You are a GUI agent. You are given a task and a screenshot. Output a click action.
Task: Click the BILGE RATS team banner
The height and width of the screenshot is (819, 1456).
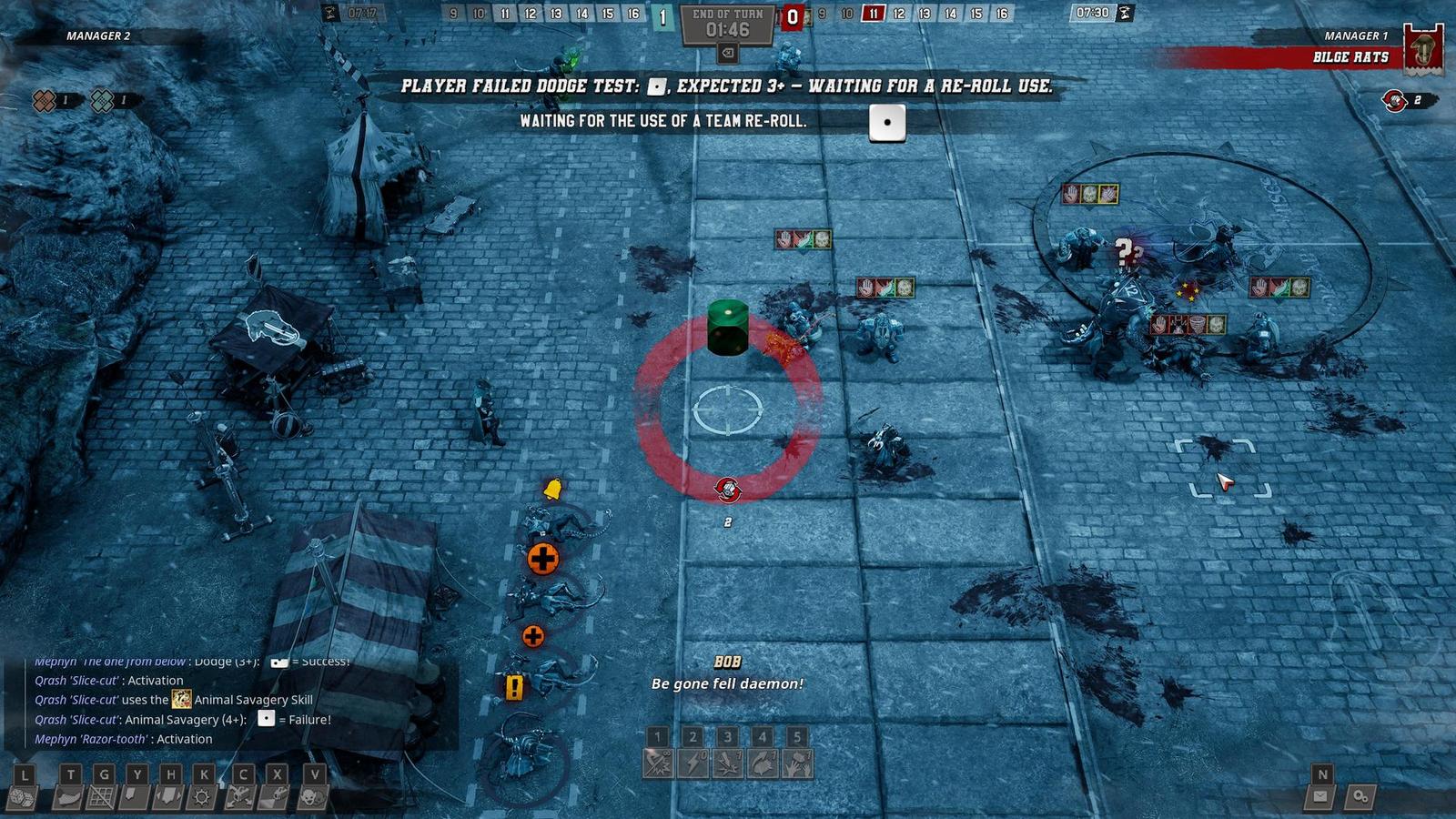[1353, 56]
